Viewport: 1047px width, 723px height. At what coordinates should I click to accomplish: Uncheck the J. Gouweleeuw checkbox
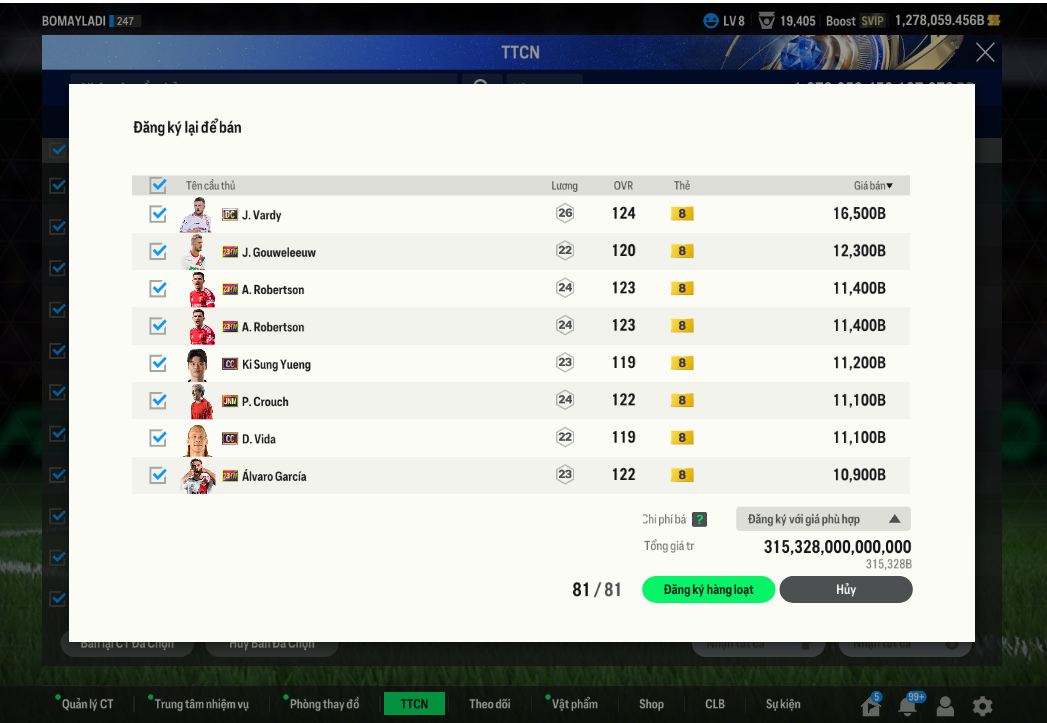click(x=158, y=251)
